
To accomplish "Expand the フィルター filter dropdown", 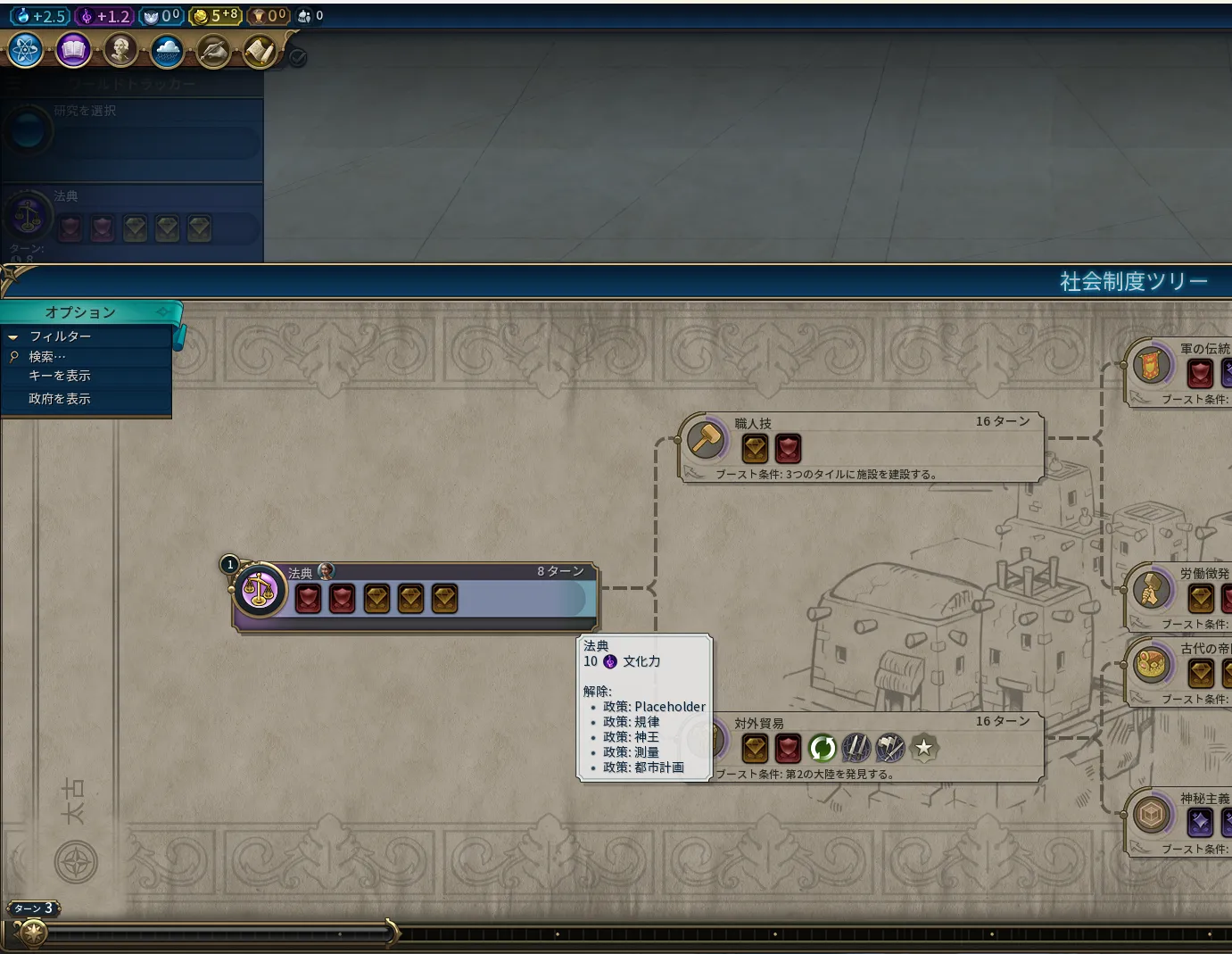I will pos(60,336).
